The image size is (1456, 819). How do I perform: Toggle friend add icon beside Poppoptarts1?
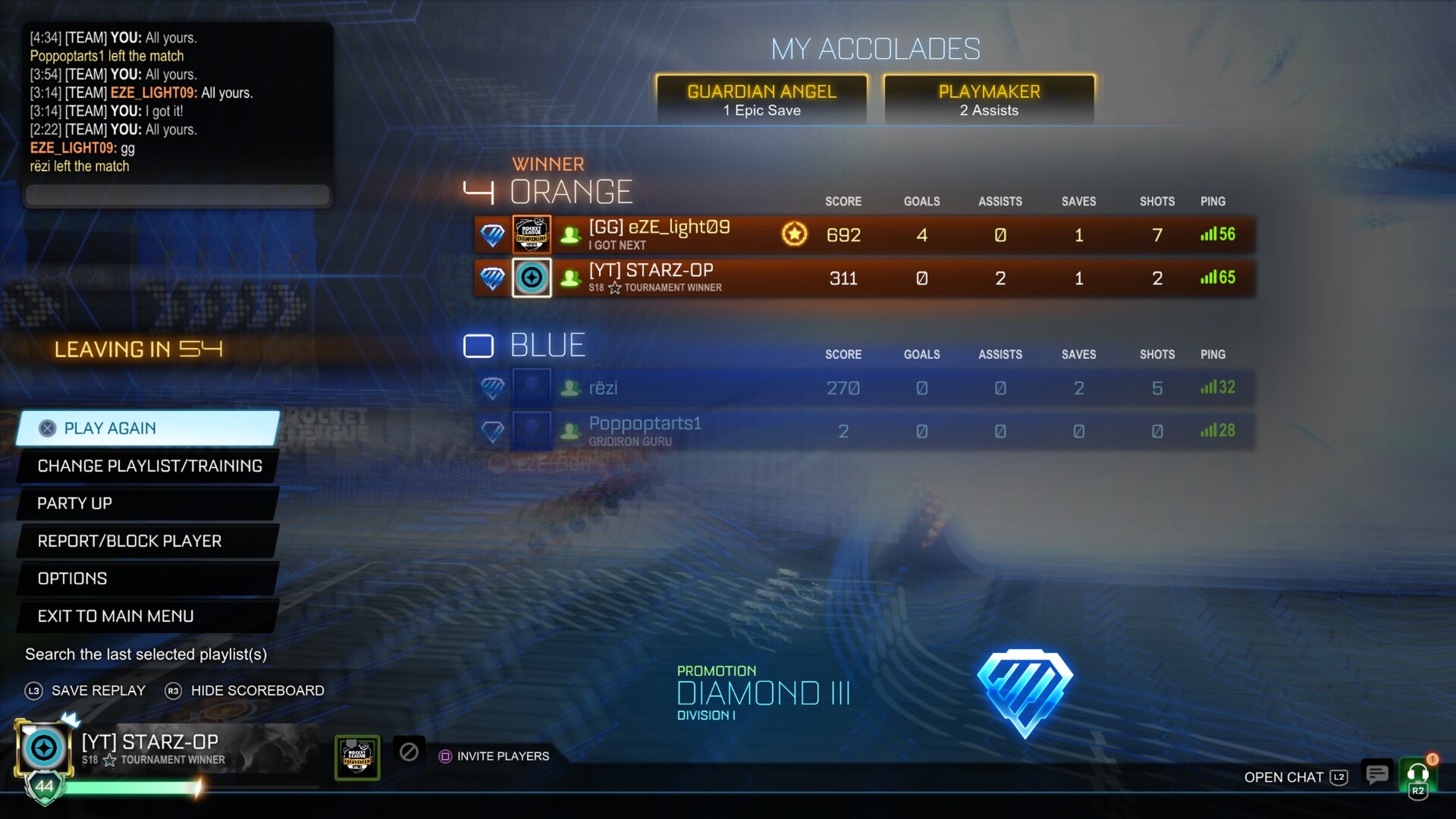tap(569, 430)
